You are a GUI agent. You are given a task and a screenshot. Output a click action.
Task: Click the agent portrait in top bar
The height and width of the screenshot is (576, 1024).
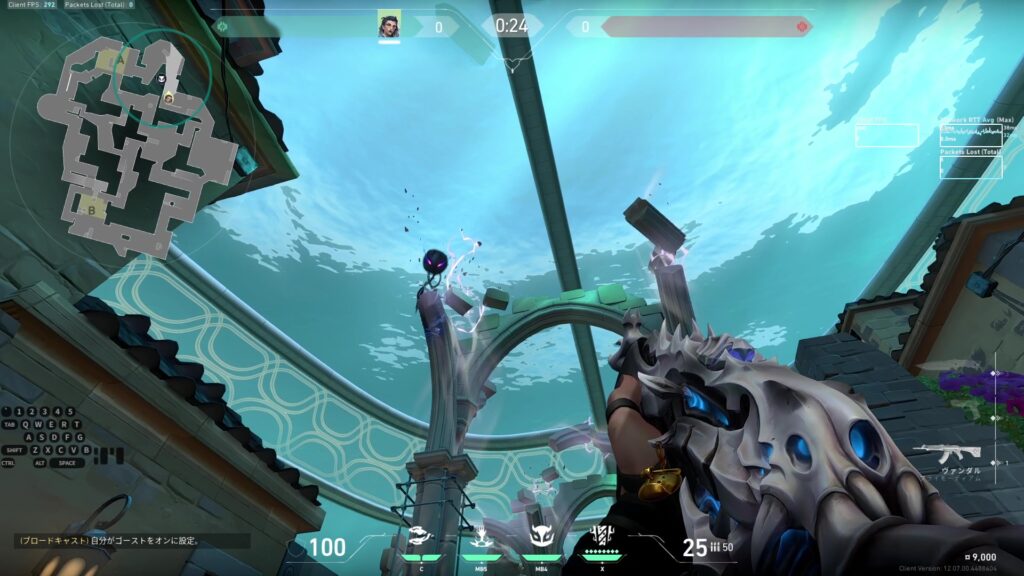coord(389,24)
